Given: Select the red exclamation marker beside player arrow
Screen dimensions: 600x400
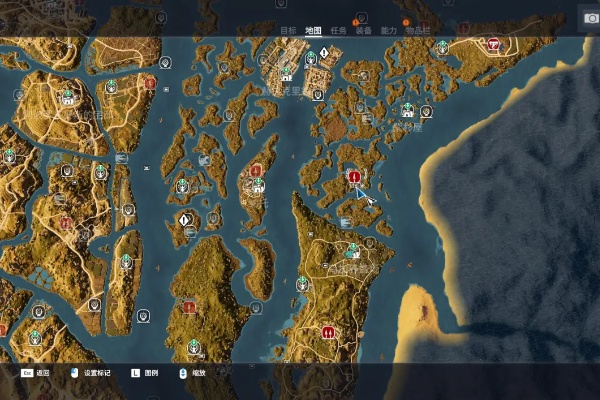Looking at the screenshot, I should click(353, 175).
